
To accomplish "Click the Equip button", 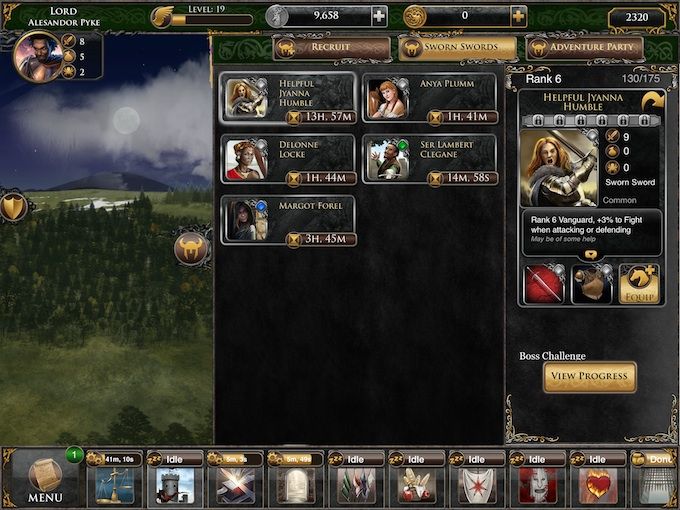I will pos(639,285).
